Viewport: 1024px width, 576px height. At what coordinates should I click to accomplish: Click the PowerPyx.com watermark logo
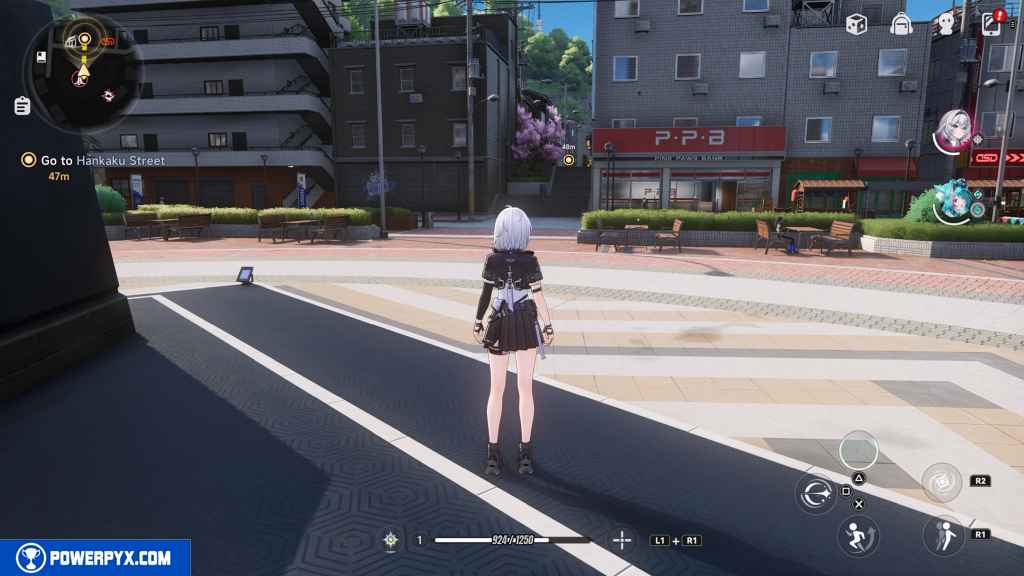click(x=95, y=558)
